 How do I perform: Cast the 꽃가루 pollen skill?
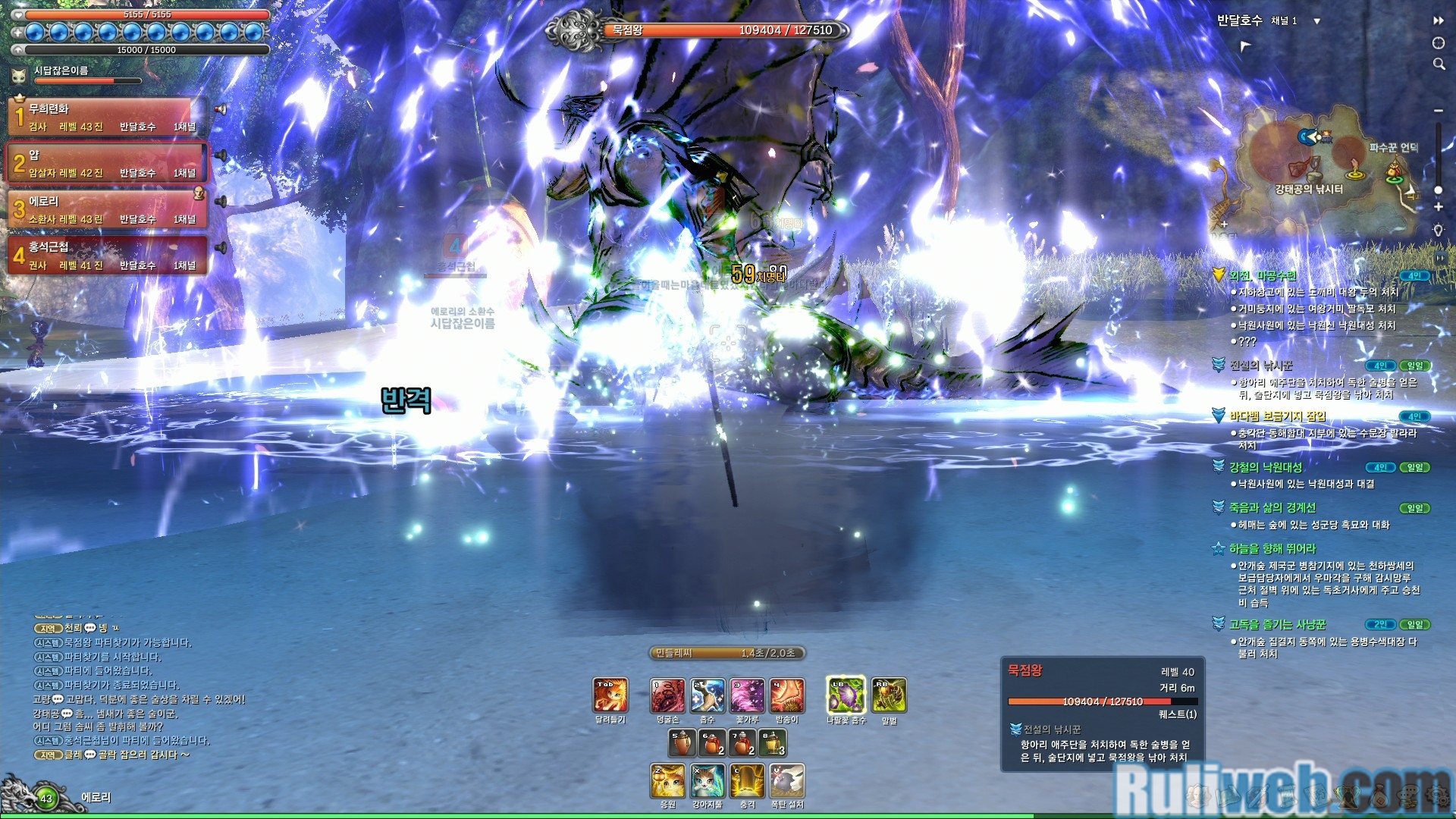coord(747,695)
